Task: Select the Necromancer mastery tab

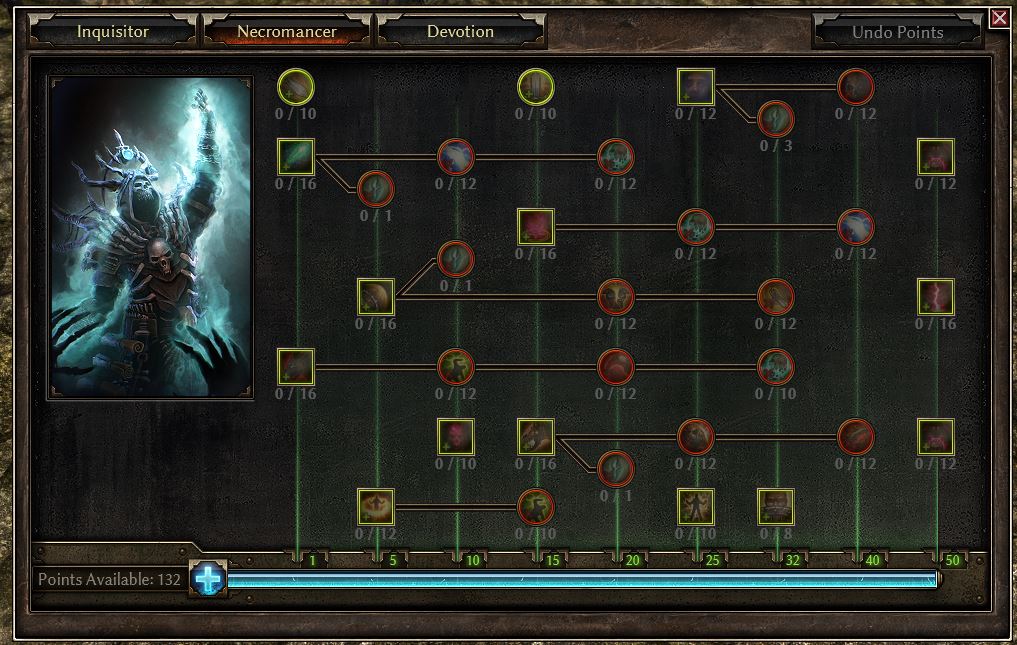Action: coord(287,31)
